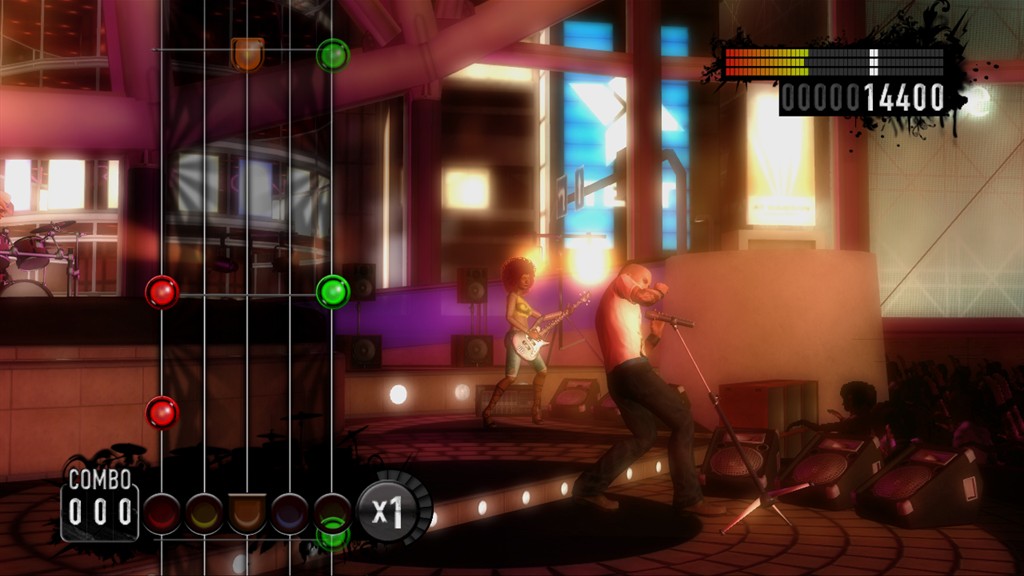This screenshot has height=576, width=1024.
Task: Hit the red fret target button
Action: click(162, 513)
